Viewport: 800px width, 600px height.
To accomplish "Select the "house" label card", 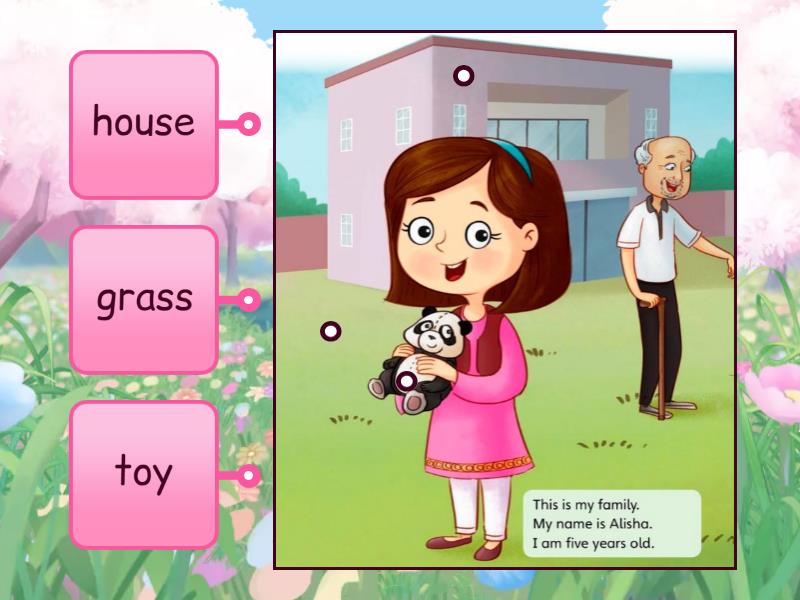I will [x=144, y=124].
